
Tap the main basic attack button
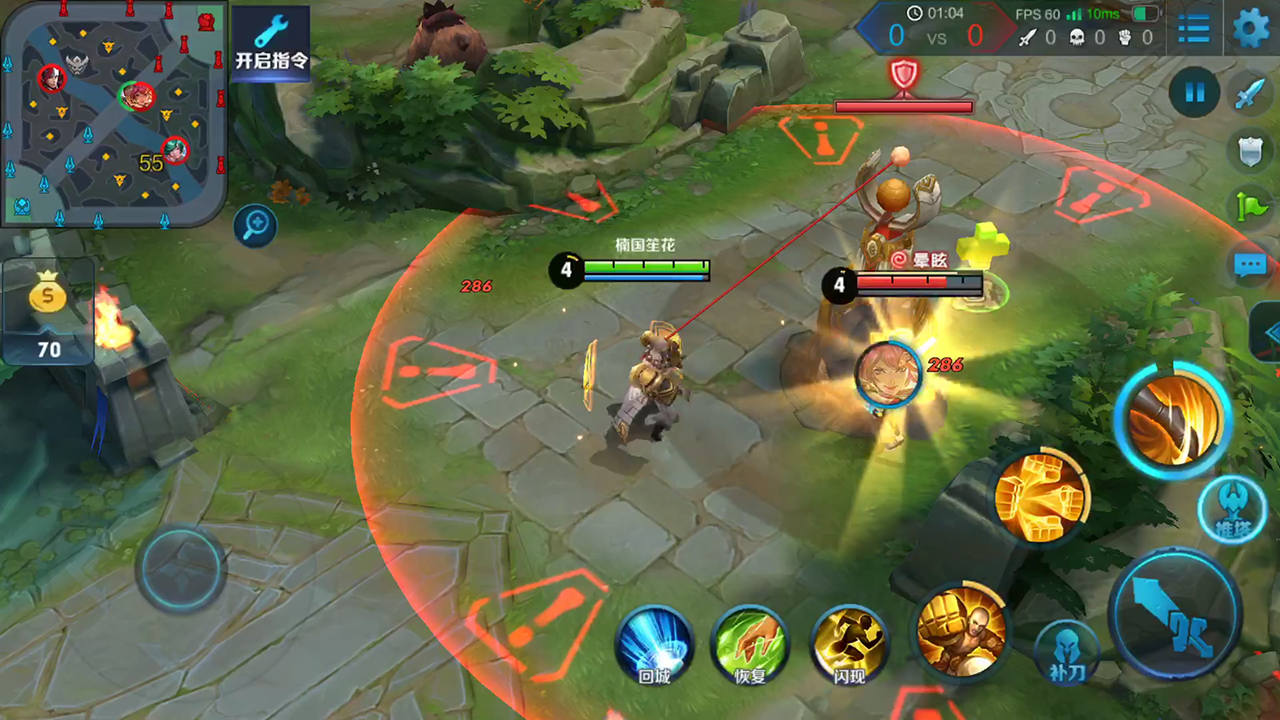click(x=1174, y=615)
